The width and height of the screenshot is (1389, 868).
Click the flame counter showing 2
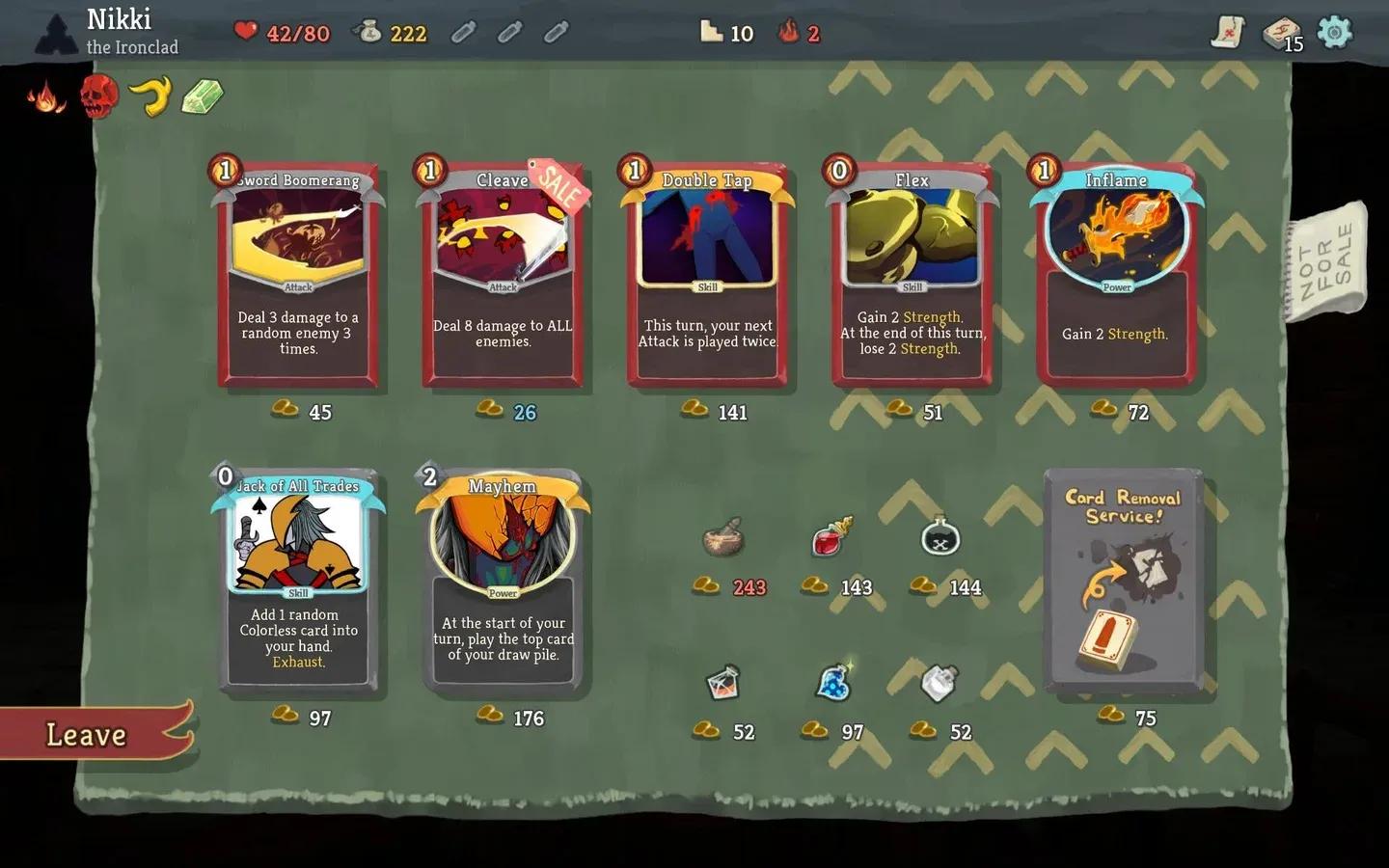(x=799, y=32)
